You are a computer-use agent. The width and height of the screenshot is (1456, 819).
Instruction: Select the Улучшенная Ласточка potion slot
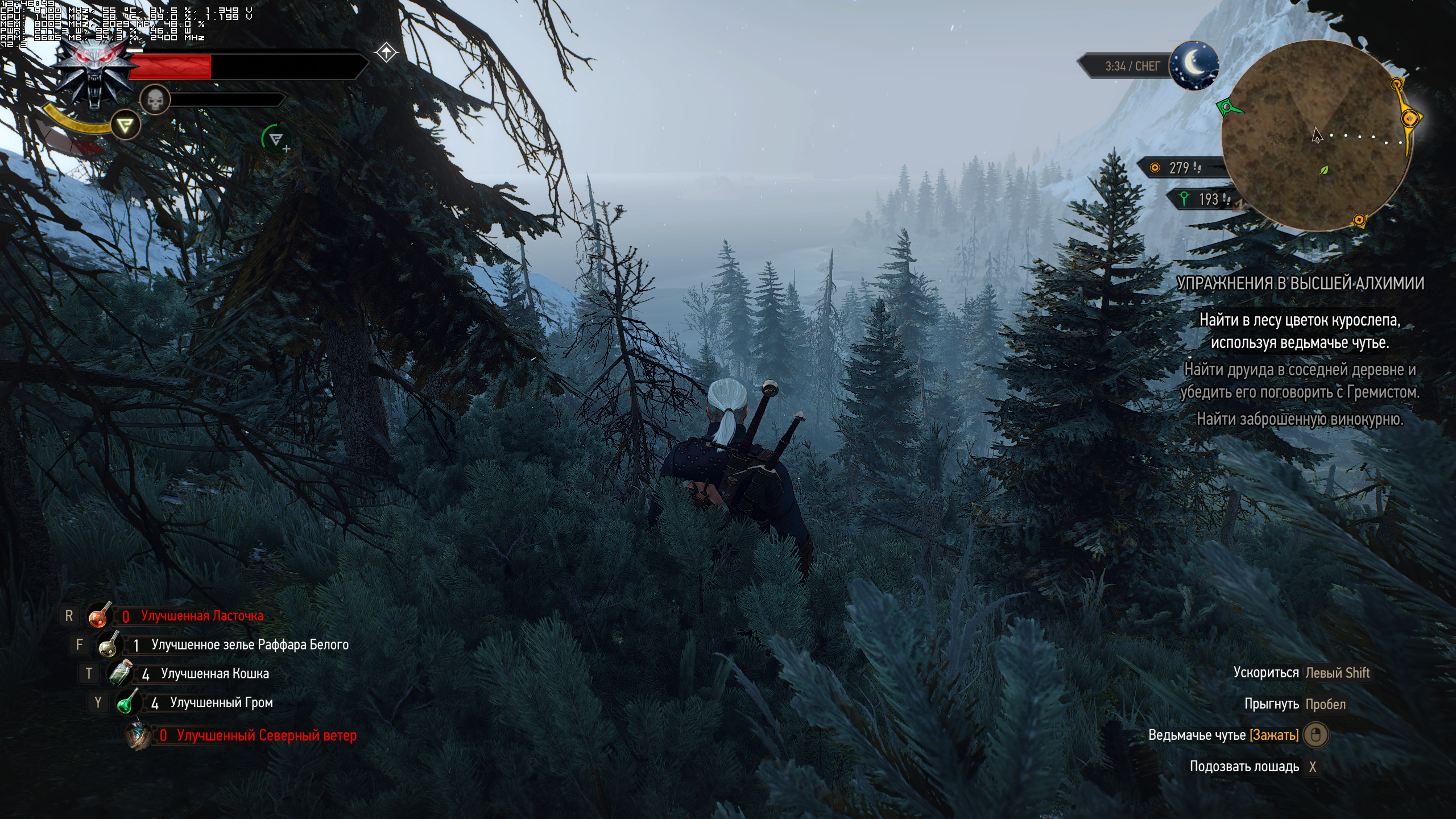[x=99, y=616]
